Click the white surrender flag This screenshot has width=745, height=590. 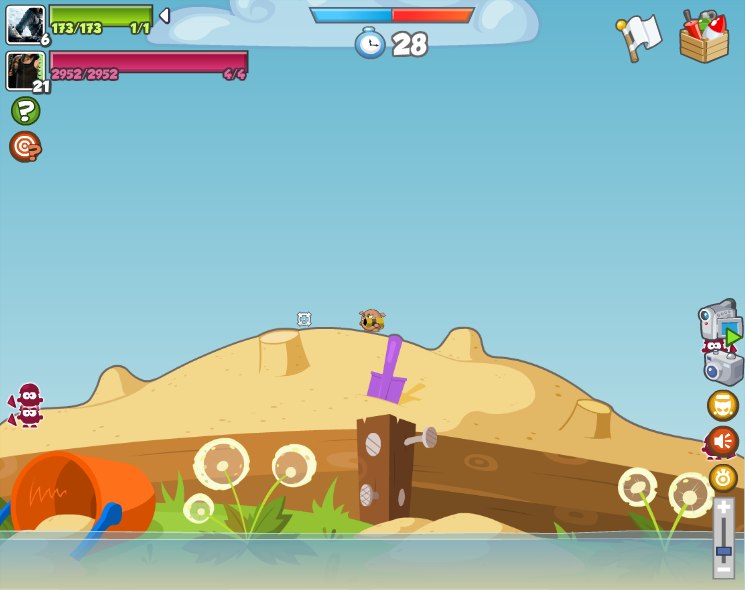coord(640,37)
